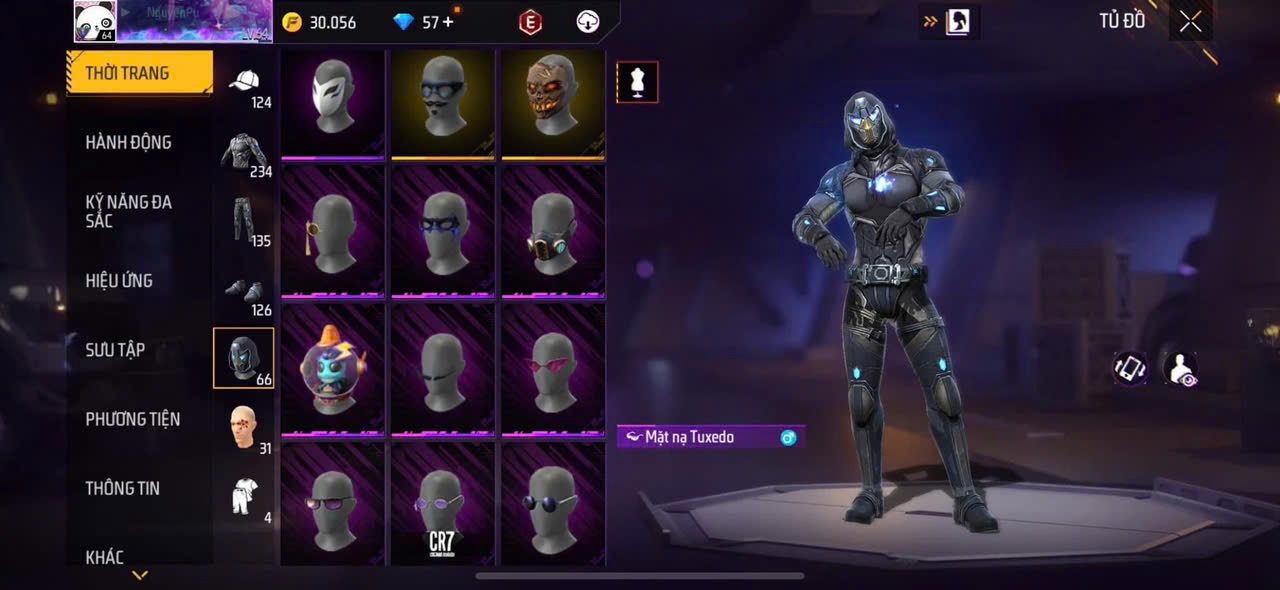Screen dimensions: 1280x590
Task: Select the Hiệu Ứng menu entry
Action: pyautogui.click(x=119, y=281)
